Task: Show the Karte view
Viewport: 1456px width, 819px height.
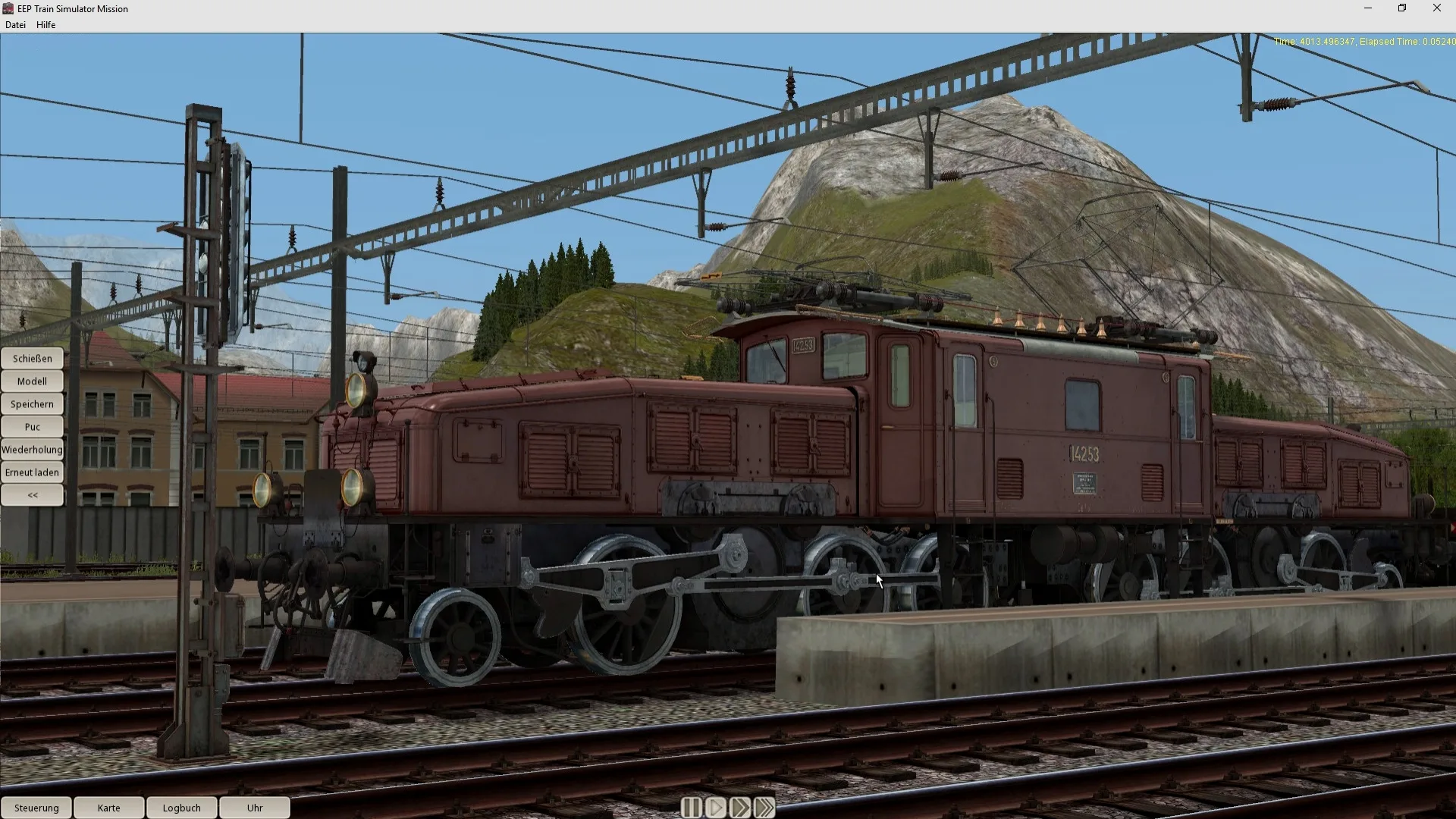Action: click(x=108, y=808)
